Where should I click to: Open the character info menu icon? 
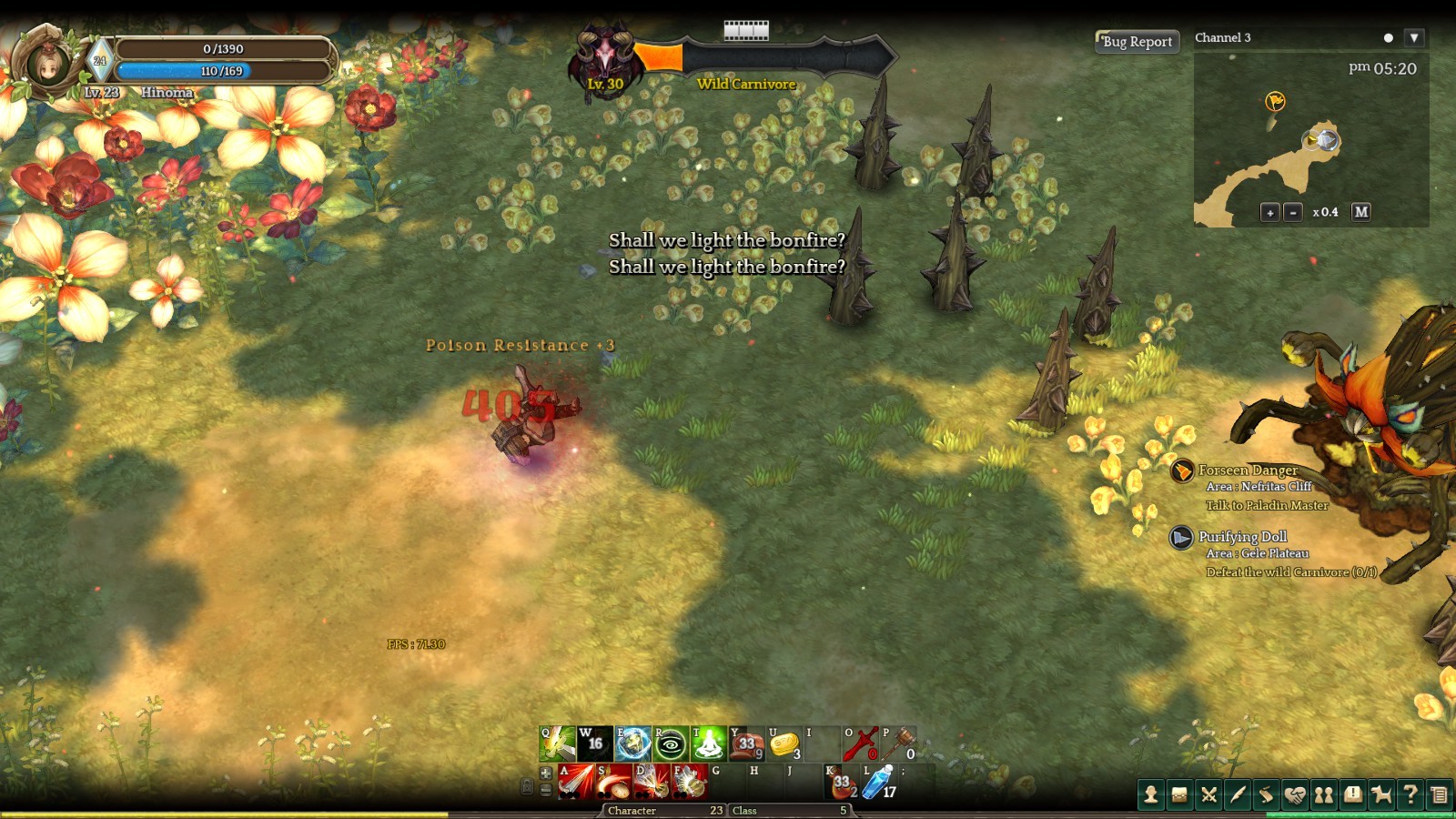pos(1150,795)
